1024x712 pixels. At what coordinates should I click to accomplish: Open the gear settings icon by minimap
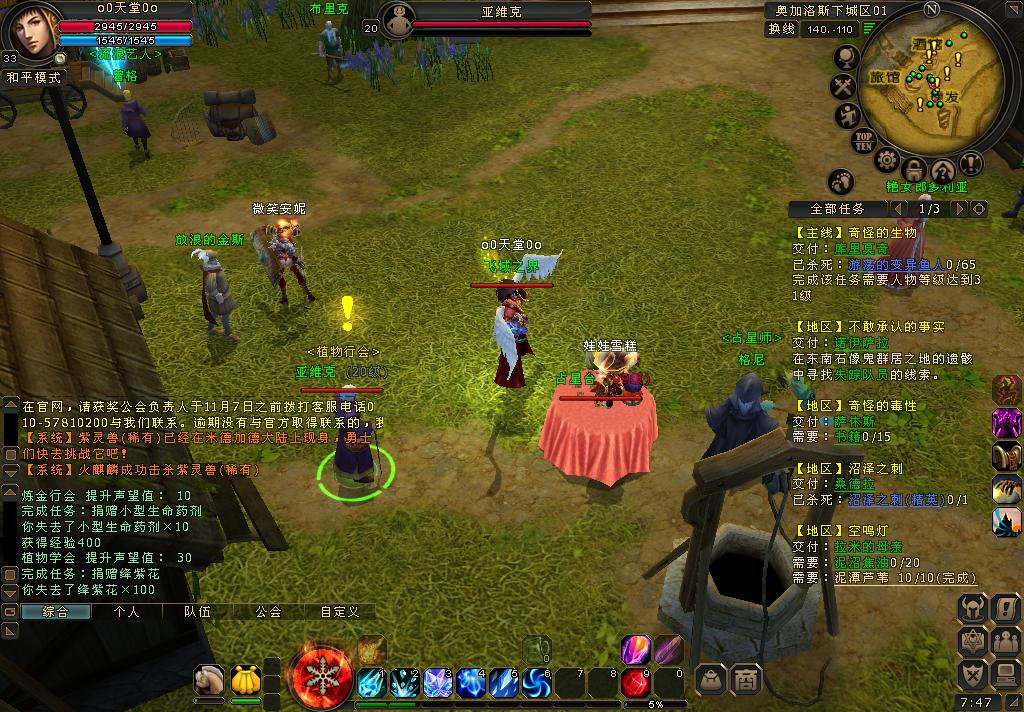(x=886, y=160)
